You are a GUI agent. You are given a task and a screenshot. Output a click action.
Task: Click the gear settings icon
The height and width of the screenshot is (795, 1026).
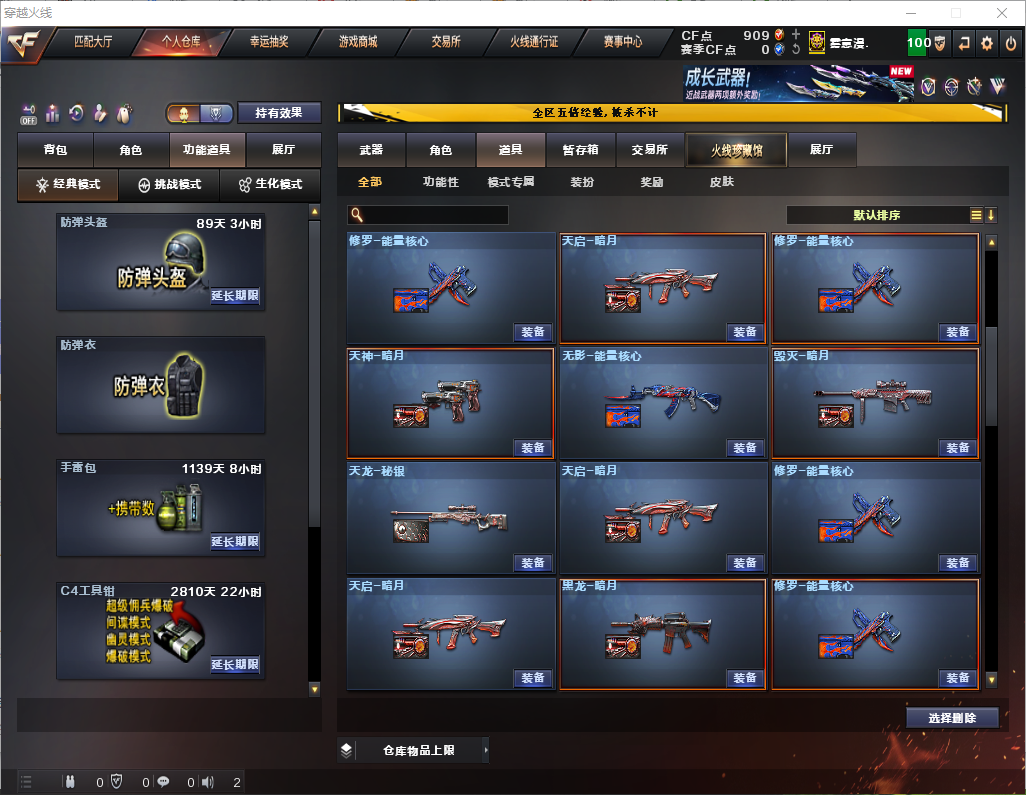pyautogui.click(x=987, y=43)
